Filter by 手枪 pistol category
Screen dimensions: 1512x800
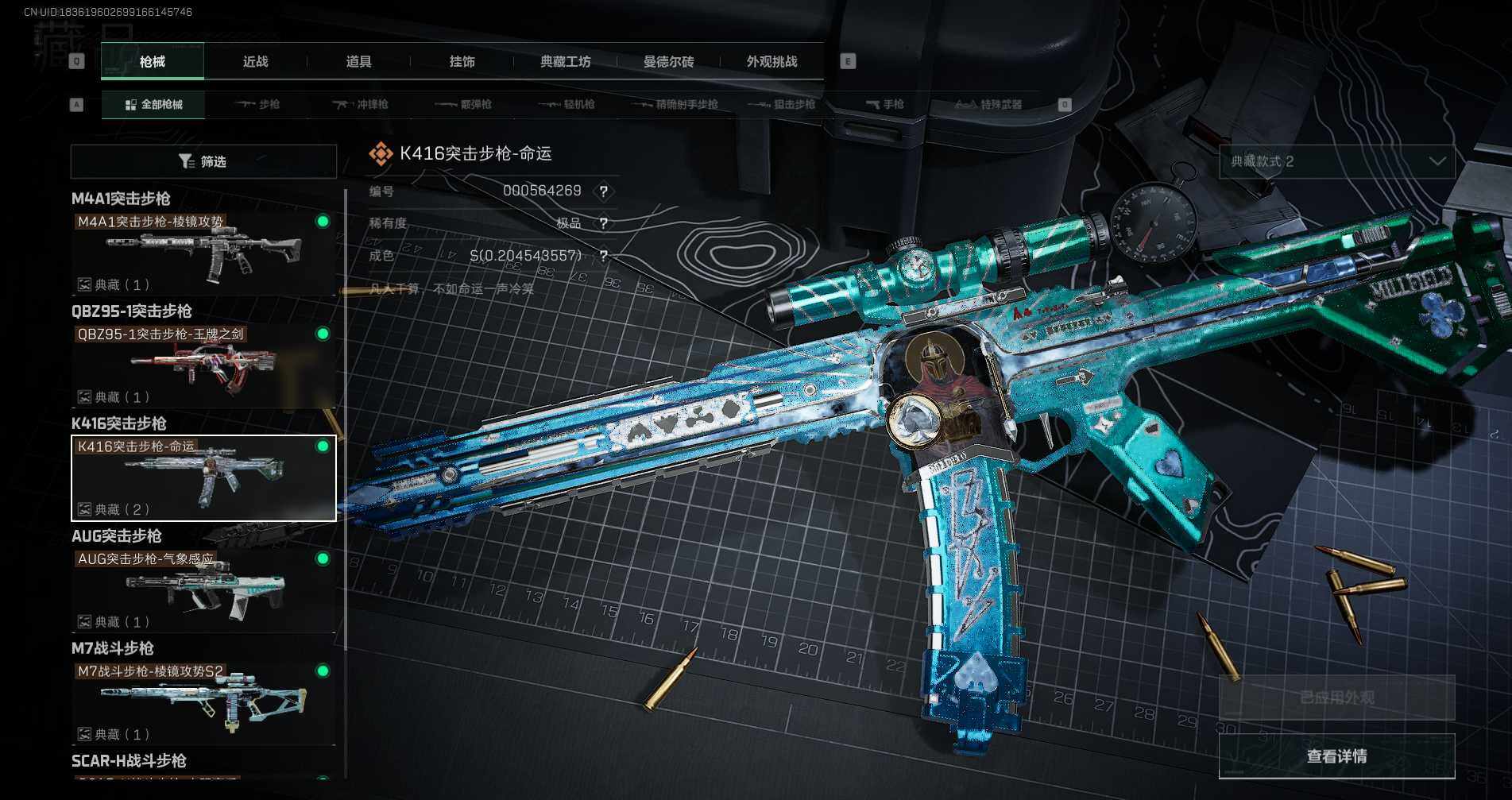click(885, 105)
